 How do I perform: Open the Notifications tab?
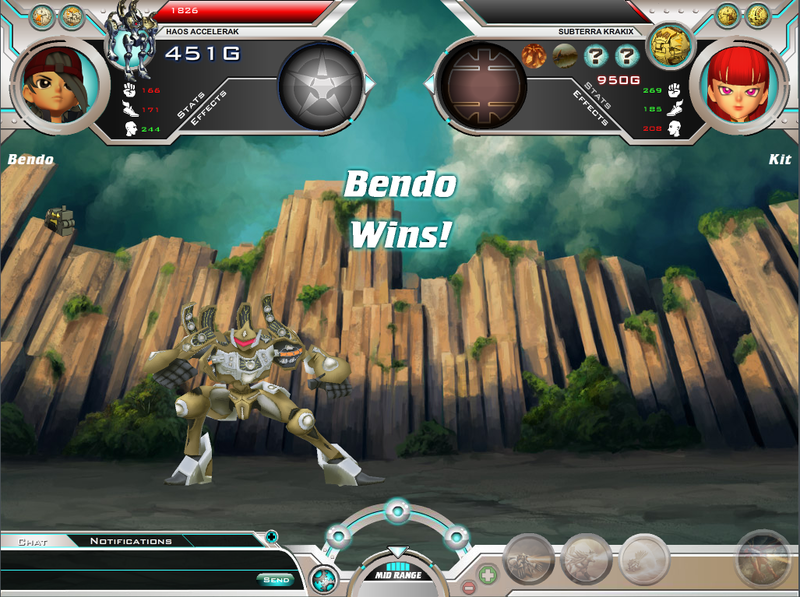131,542
